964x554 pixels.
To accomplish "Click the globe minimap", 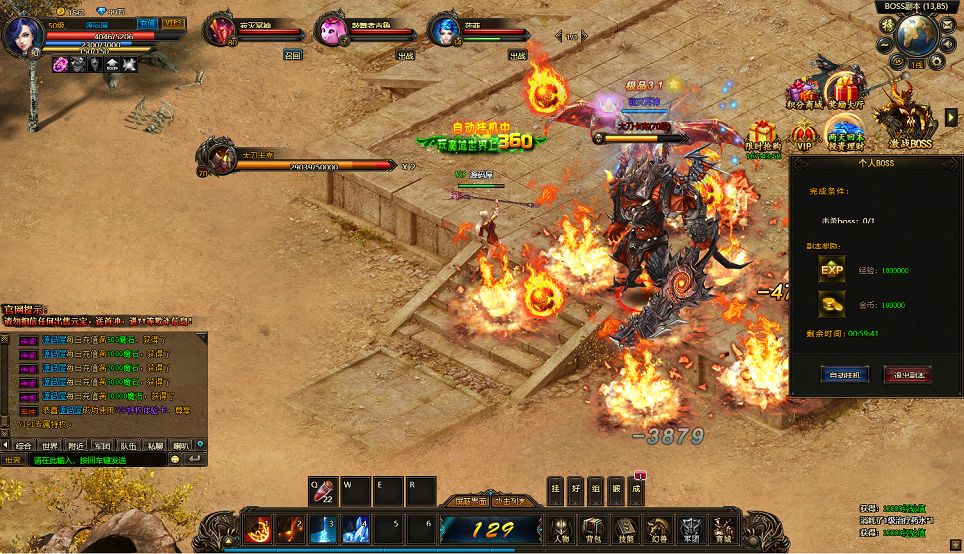I will (x=917, y=35).
